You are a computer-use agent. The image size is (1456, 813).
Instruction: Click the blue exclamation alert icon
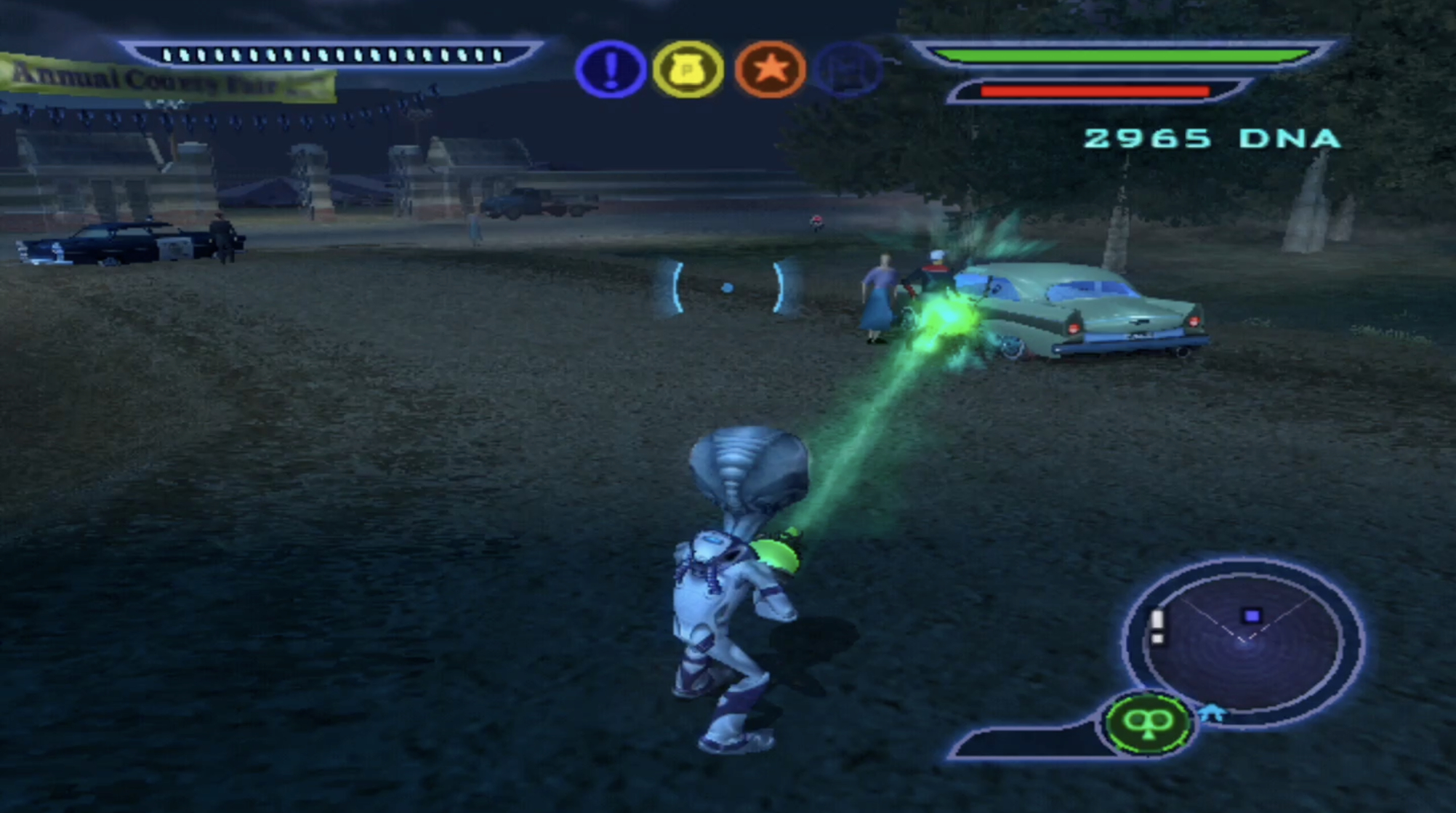click(x=611, y=69)
